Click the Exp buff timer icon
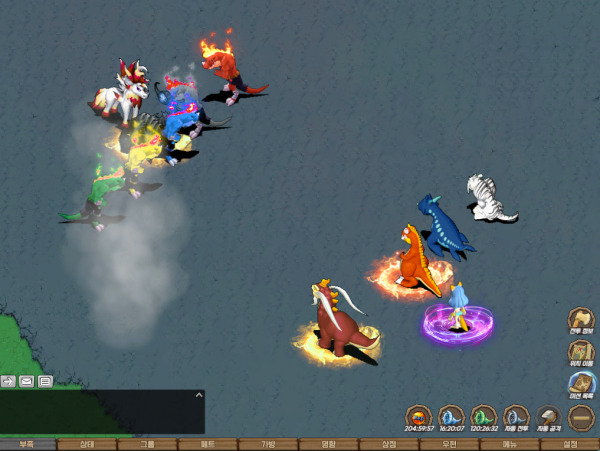Image resolution: width=600 pixels, height=451 pixels. (419, 416)
